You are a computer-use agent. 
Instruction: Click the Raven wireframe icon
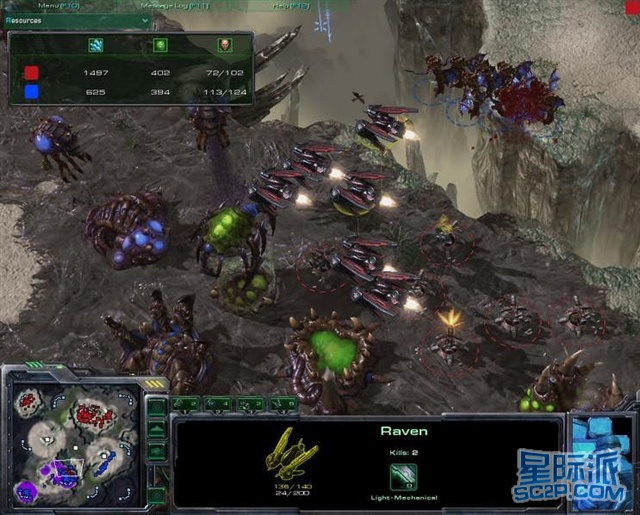click(x=291, y=452)
